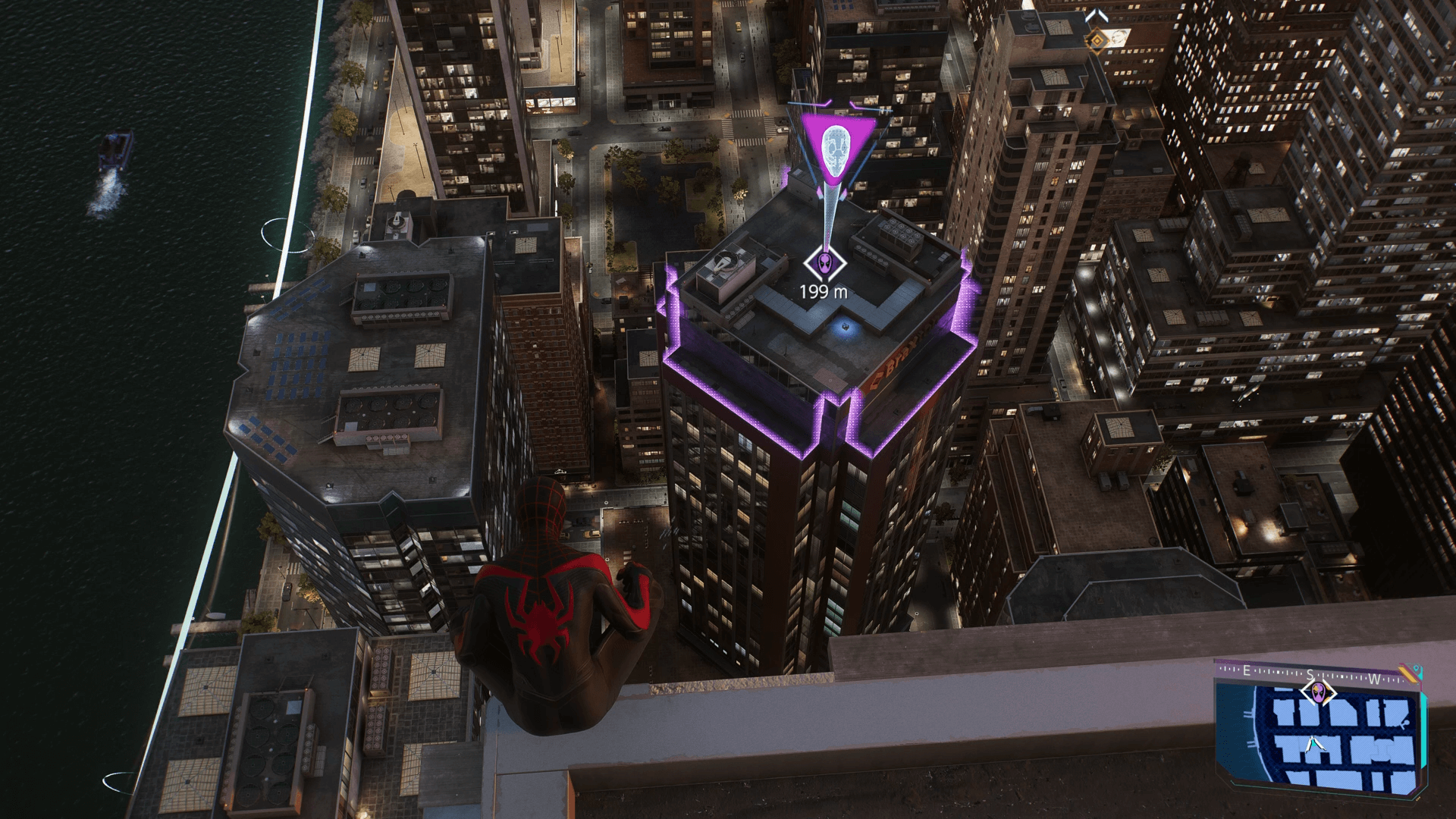The width and height of the screenshot is (1456, 819).
Task: Click the purple mask waypoint above 199 m
Action: pyautogui.click(x=824, y=263)
